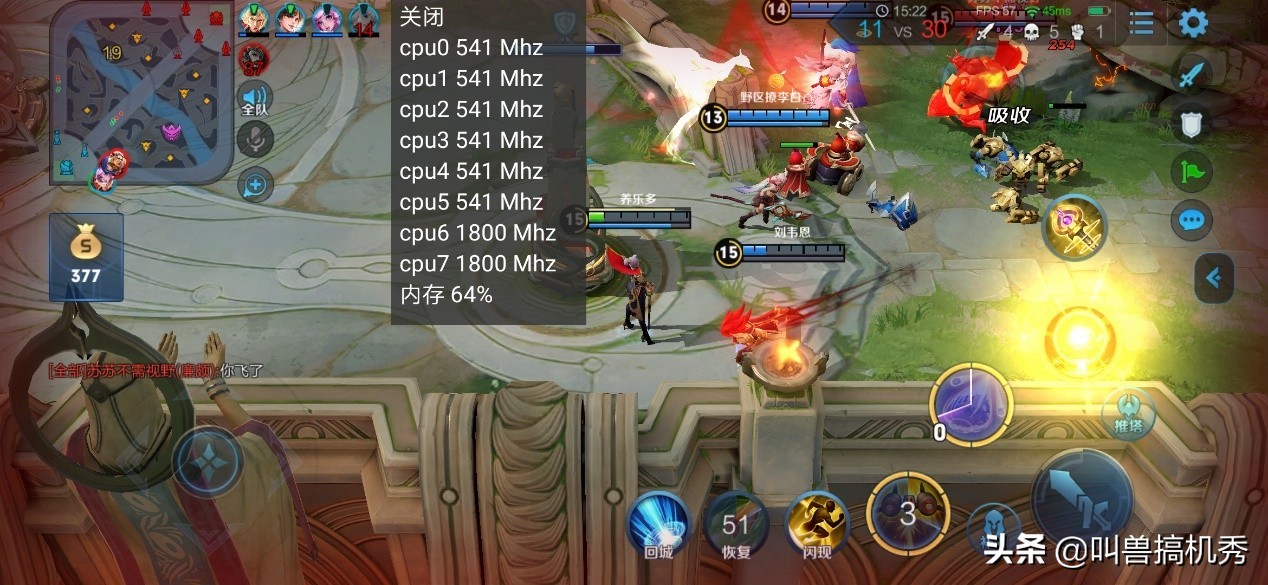Toggle the 全队 team voice speaker

click(x=255, y=99)
